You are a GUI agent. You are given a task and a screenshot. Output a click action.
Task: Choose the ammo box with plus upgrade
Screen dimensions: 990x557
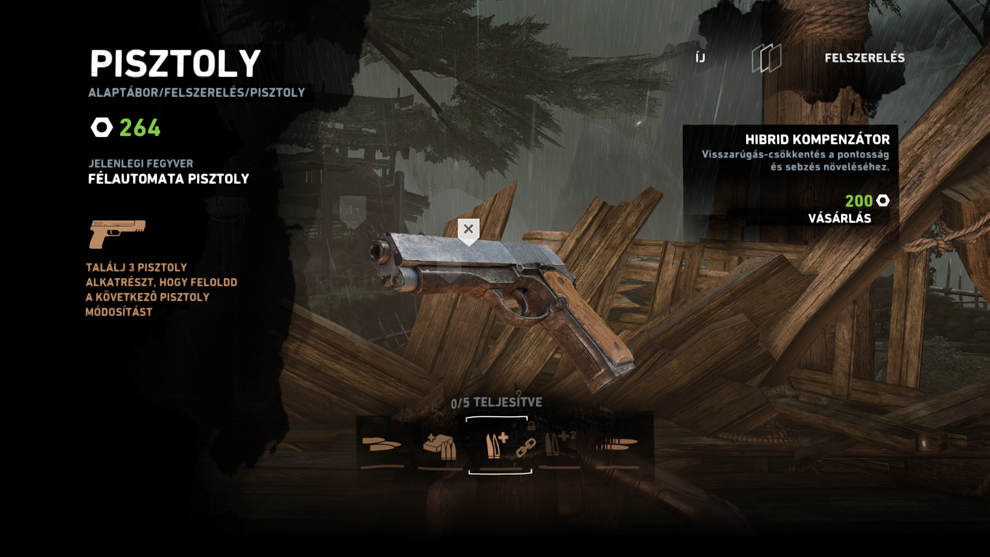[x=439, y=445]
